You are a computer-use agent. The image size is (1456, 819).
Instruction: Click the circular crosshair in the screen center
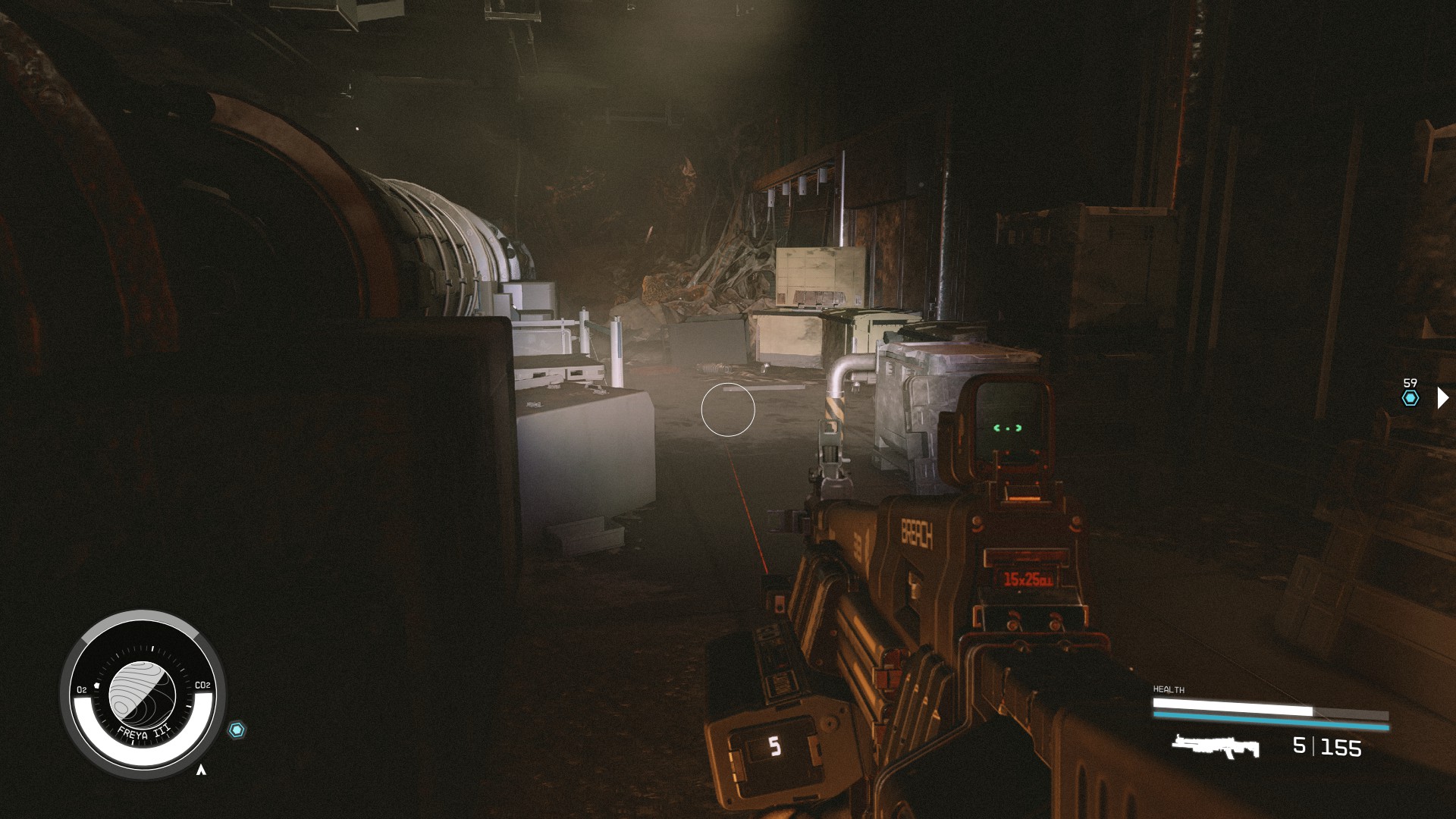(x=728, y=409)
